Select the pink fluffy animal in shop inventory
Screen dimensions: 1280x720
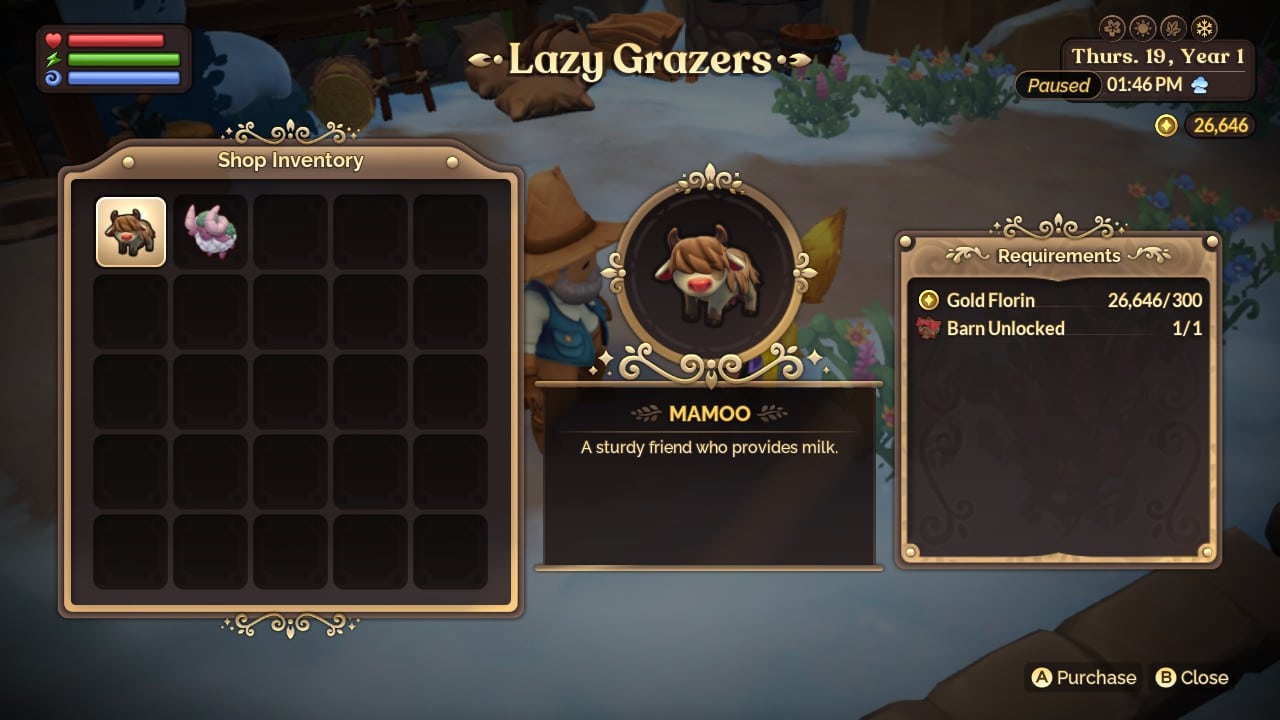[210, 232]
